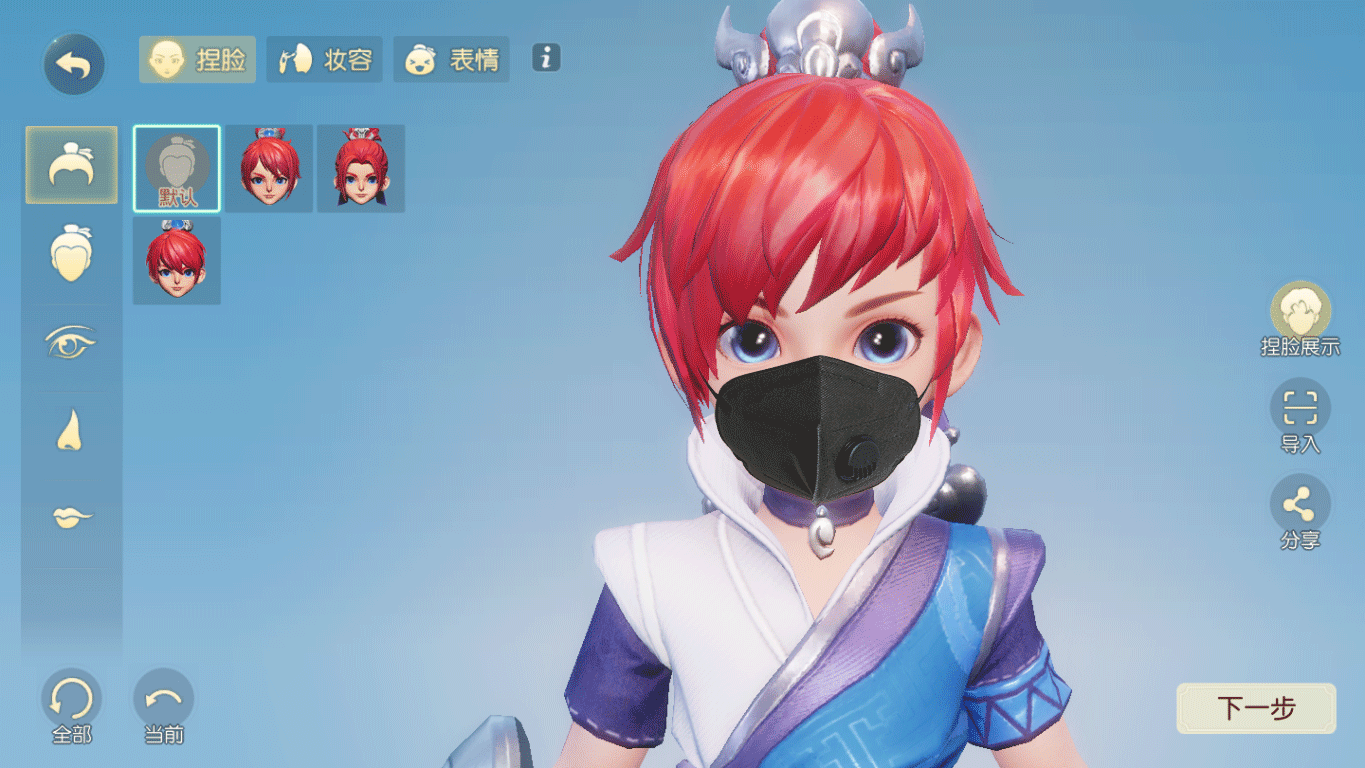Open the nose adjustment category
This screenshot has width=1365, height=768.
pos(71,430)
